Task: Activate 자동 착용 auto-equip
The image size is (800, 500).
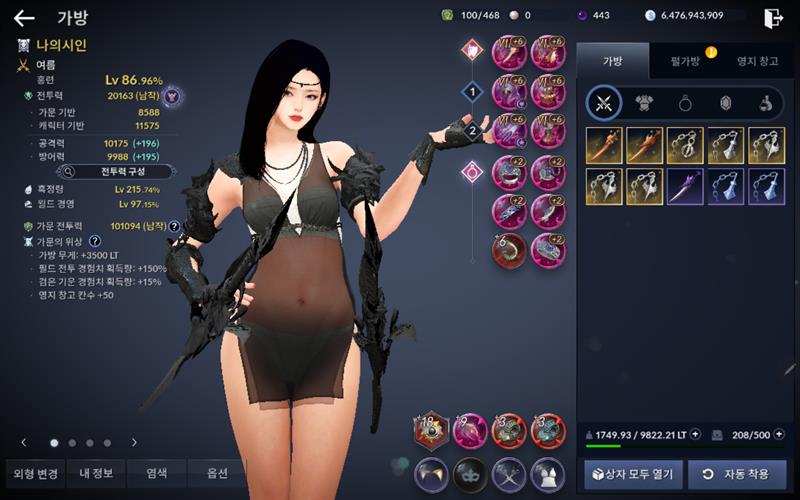Action: 736,474
